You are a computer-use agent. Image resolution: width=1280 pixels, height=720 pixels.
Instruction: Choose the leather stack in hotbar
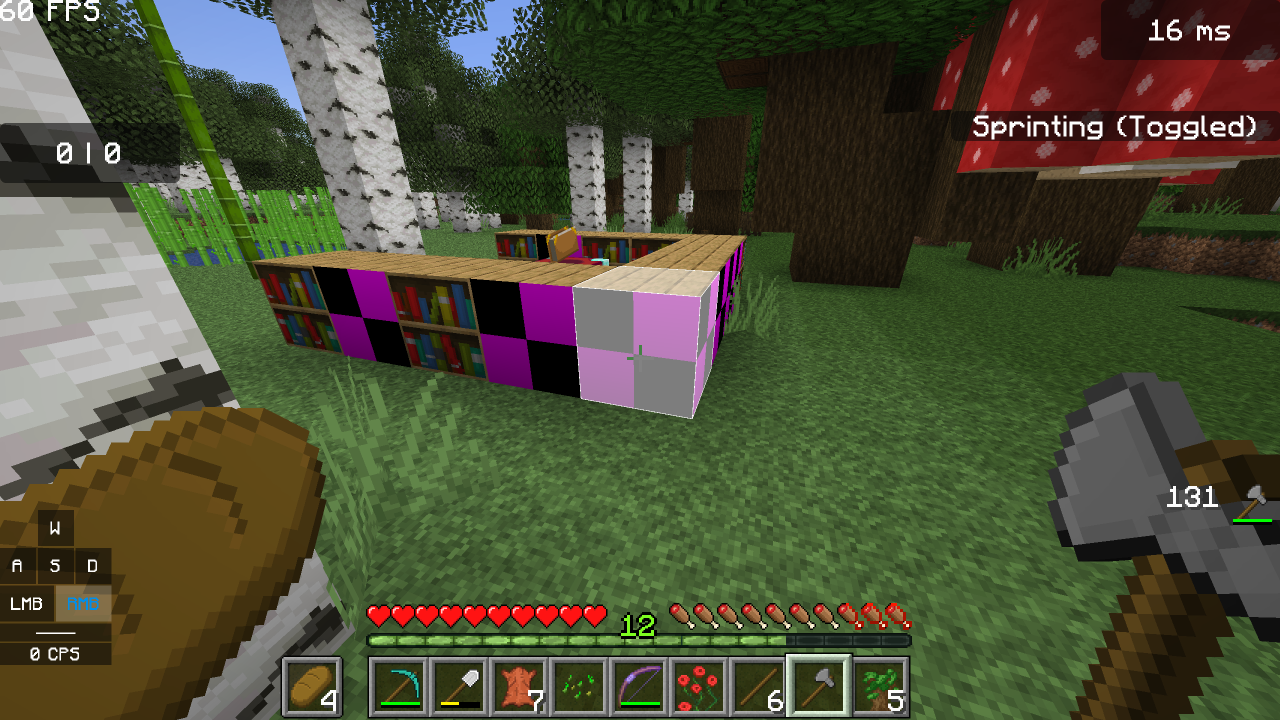518,686
